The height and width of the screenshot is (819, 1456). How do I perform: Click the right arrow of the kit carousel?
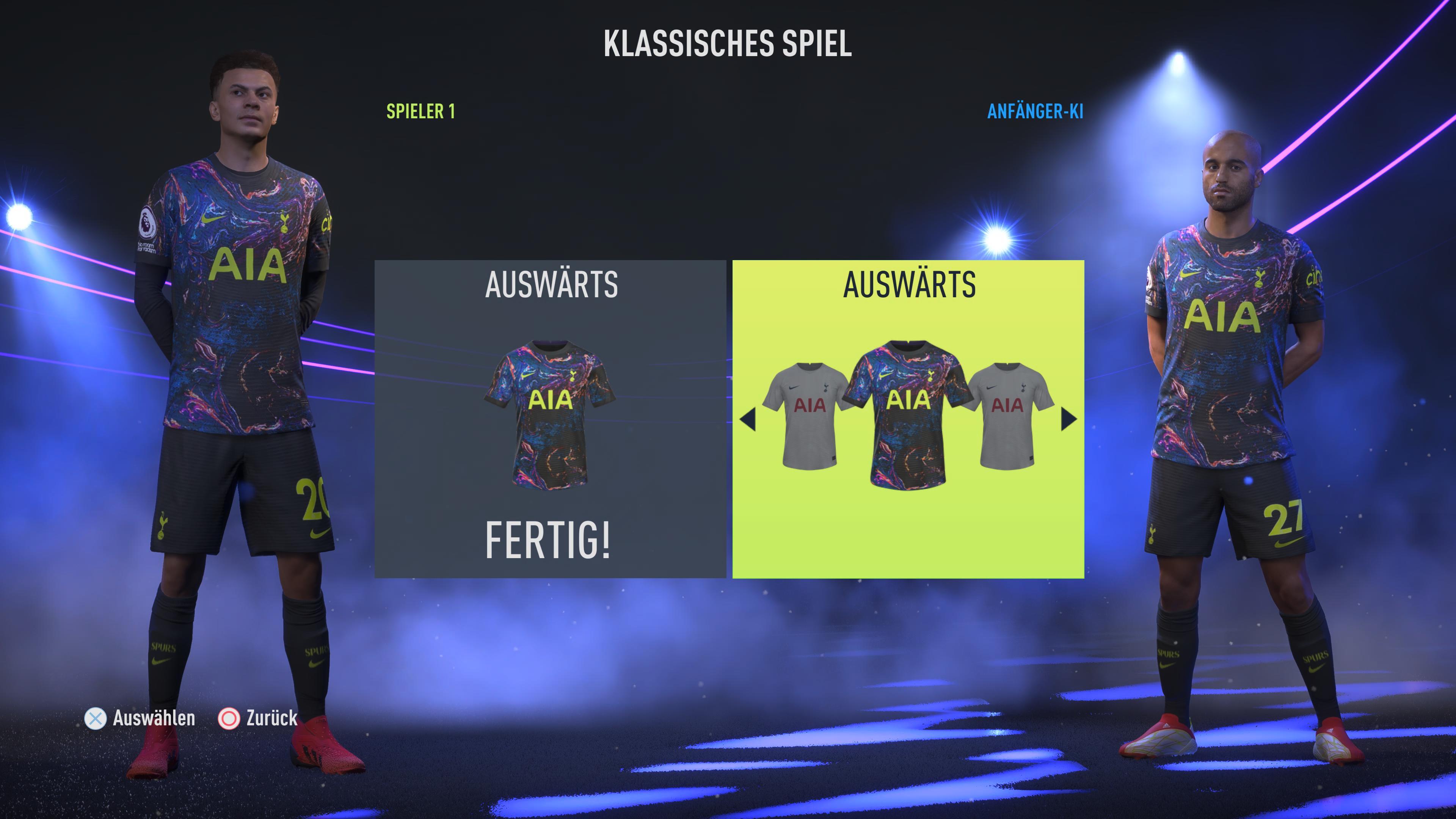pos(1068,419)
